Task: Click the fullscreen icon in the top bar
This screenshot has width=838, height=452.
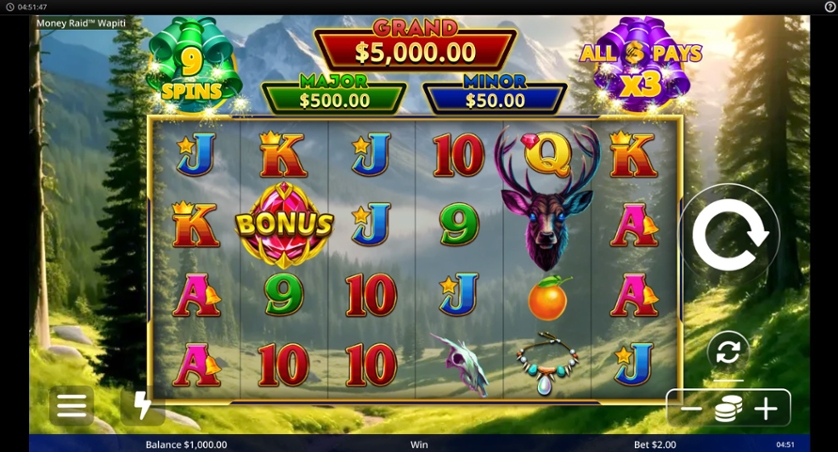Action: [826, 7]
